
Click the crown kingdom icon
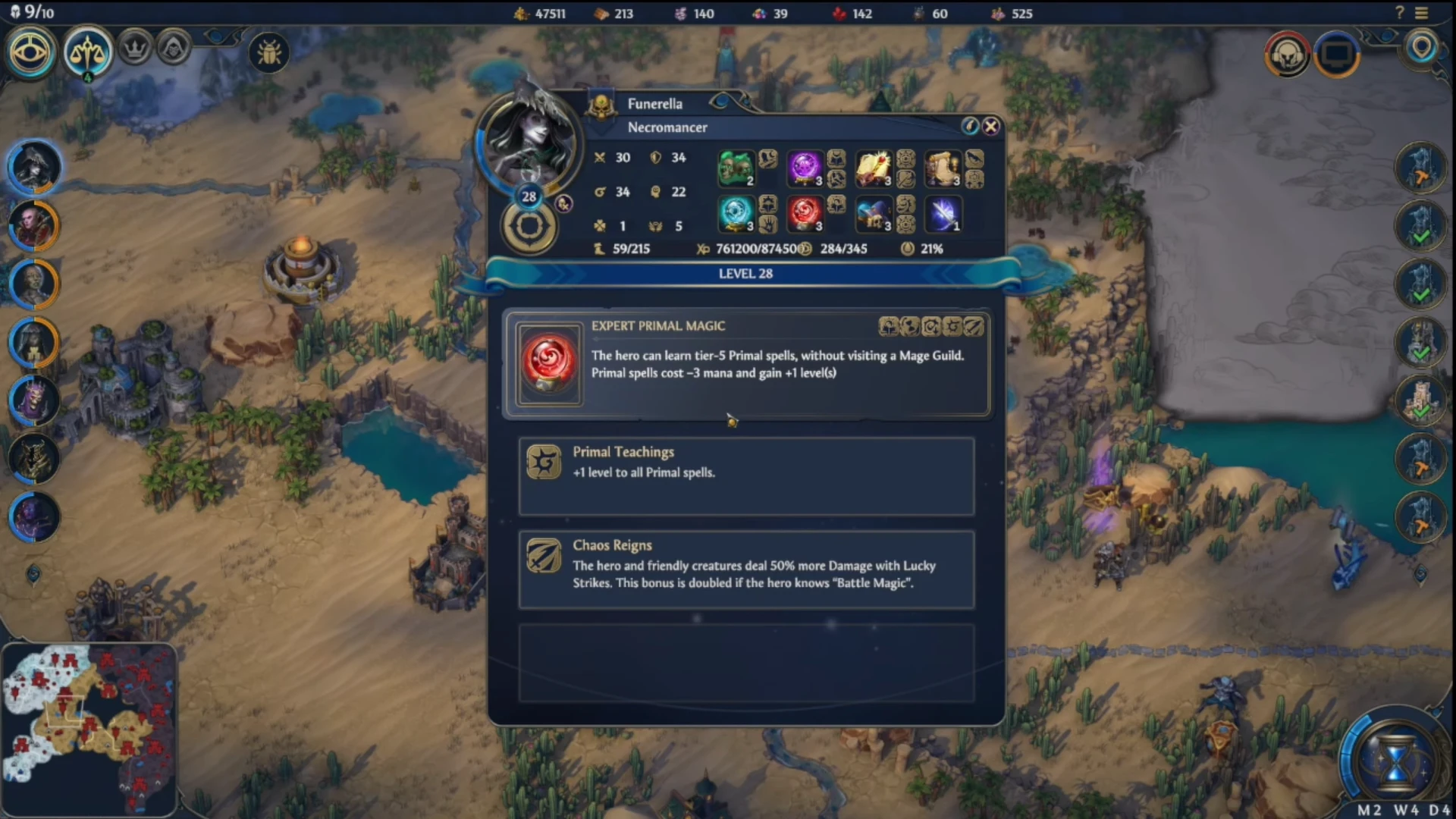point(135,49)
